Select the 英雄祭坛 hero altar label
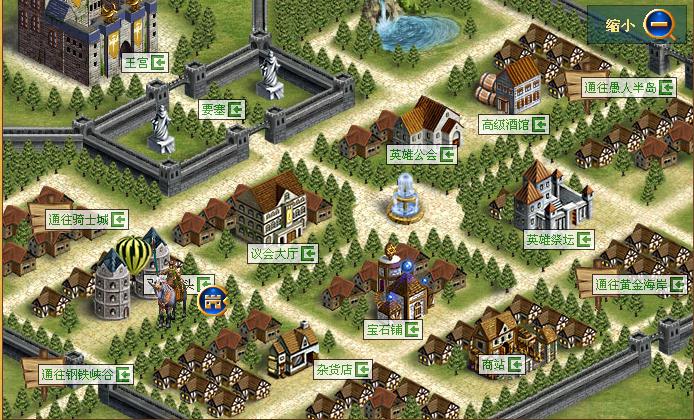Screen dimensions: 694x420 [x=558, y=240]
